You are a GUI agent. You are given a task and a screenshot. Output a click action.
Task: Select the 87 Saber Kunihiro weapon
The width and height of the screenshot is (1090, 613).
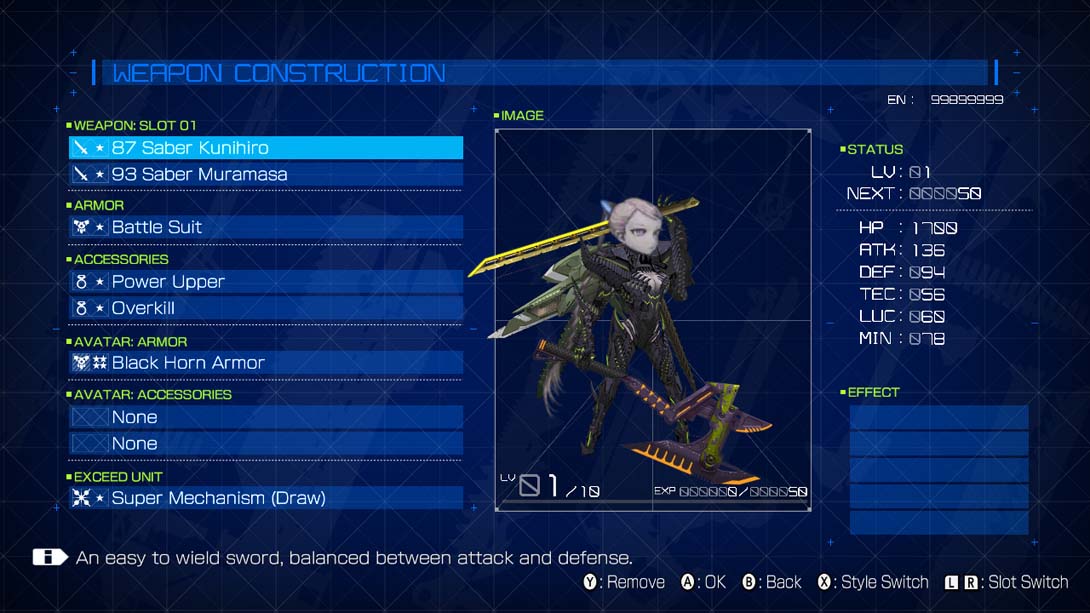click(x=265, y=148)
